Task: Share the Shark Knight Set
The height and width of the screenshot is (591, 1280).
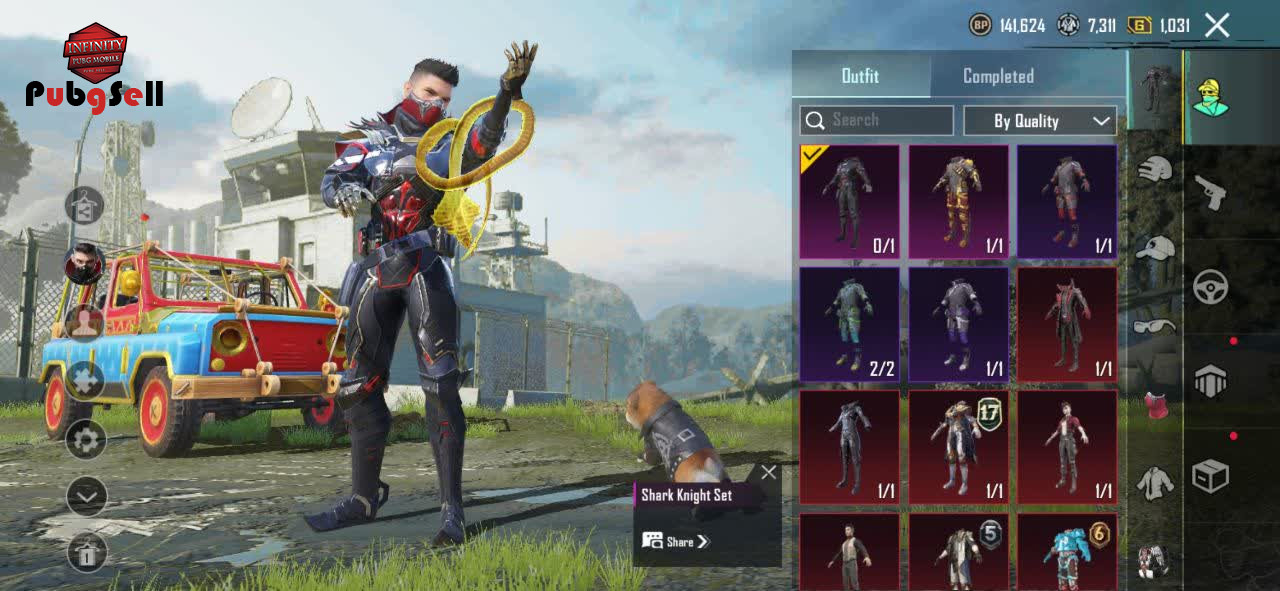Action: click(675, 541)
